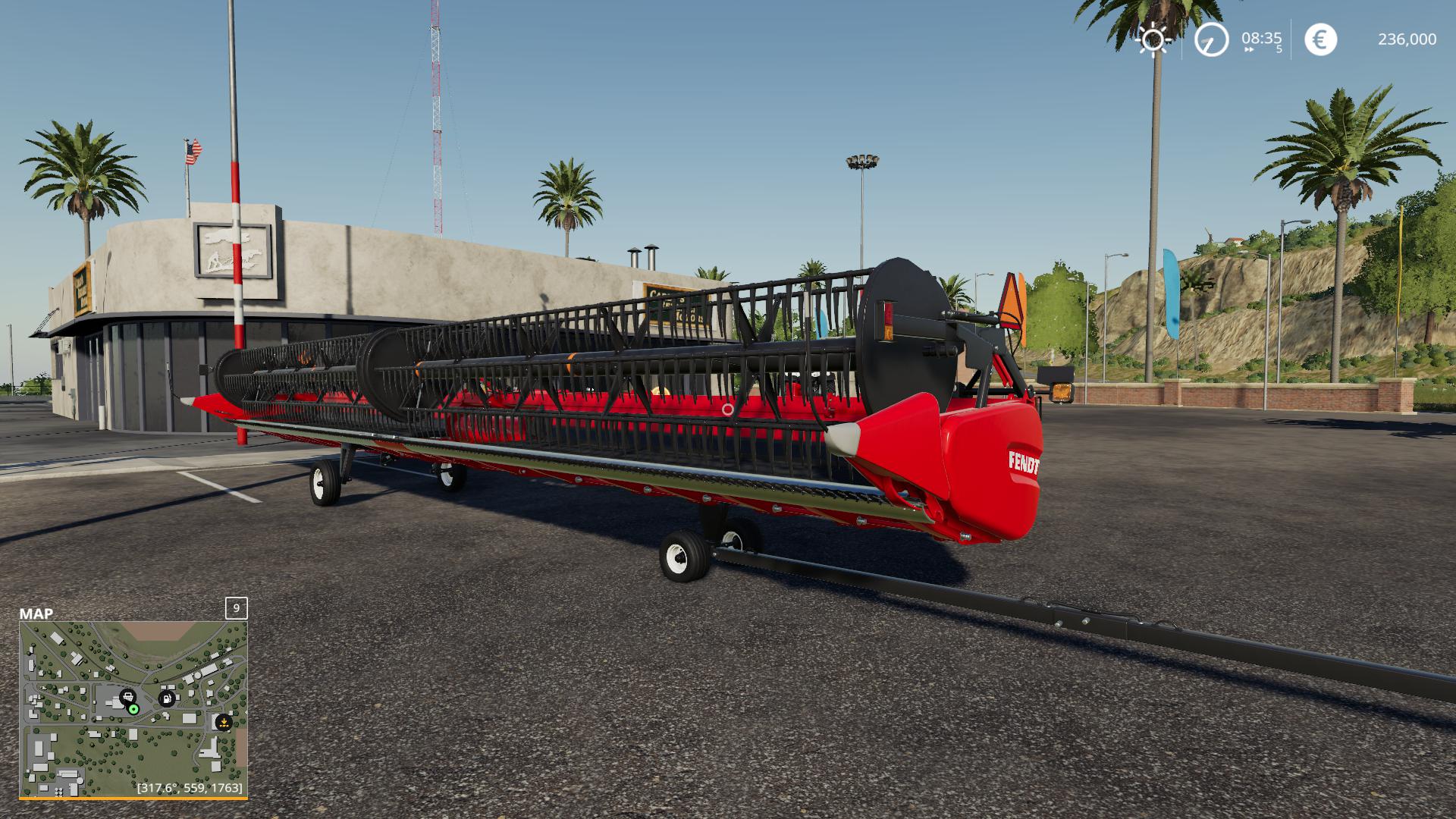Screen dimensions: 1456x819
Task: Select the shopping cart icon on the minimap
Action: point(127,698)
